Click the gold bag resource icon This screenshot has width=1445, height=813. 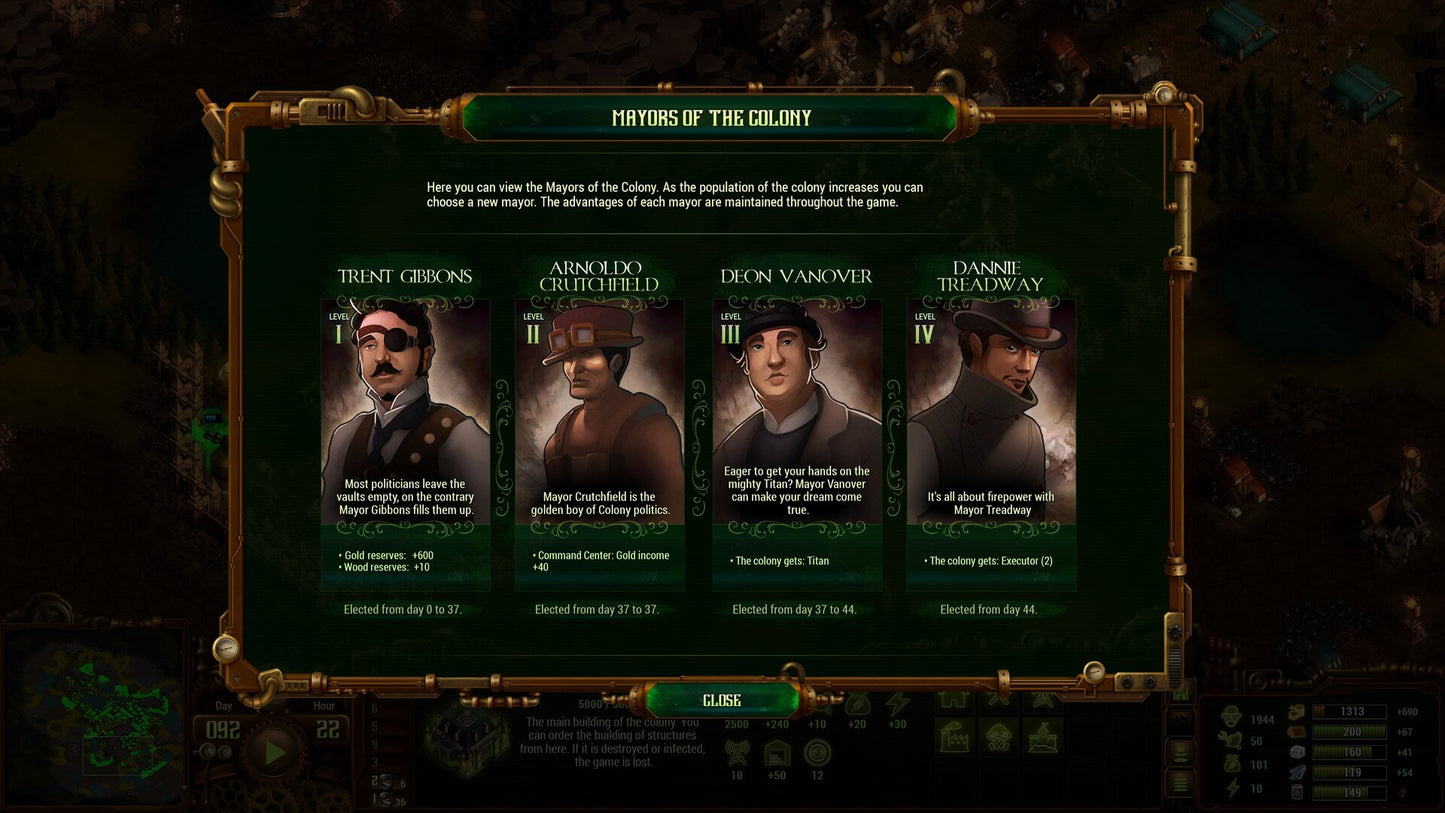(x=1233, y=764)
